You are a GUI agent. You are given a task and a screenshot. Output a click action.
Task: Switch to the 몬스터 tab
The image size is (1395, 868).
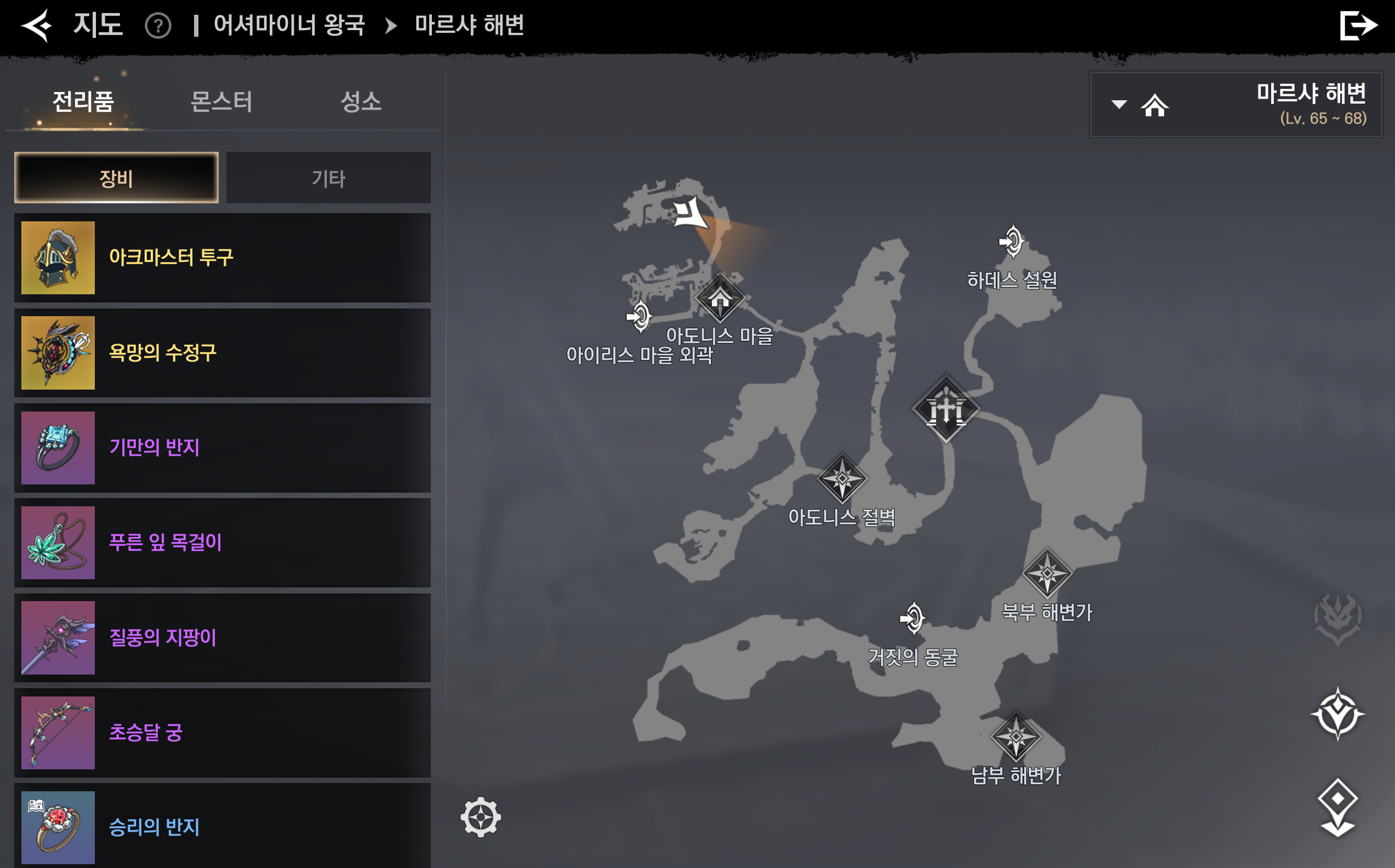click(221, 101)
